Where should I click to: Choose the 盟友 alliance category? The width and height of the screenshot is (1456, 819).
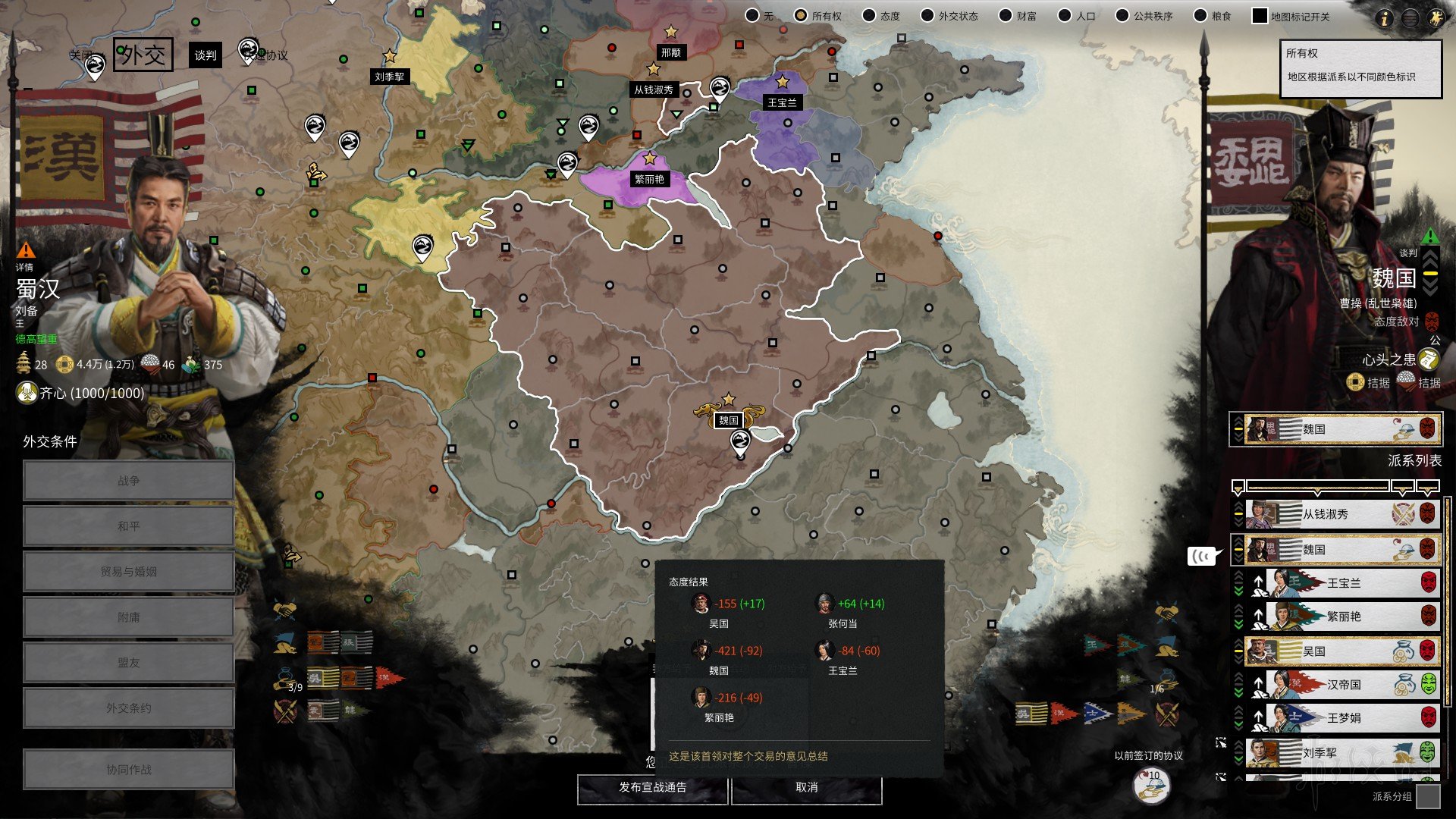point(128,663)
